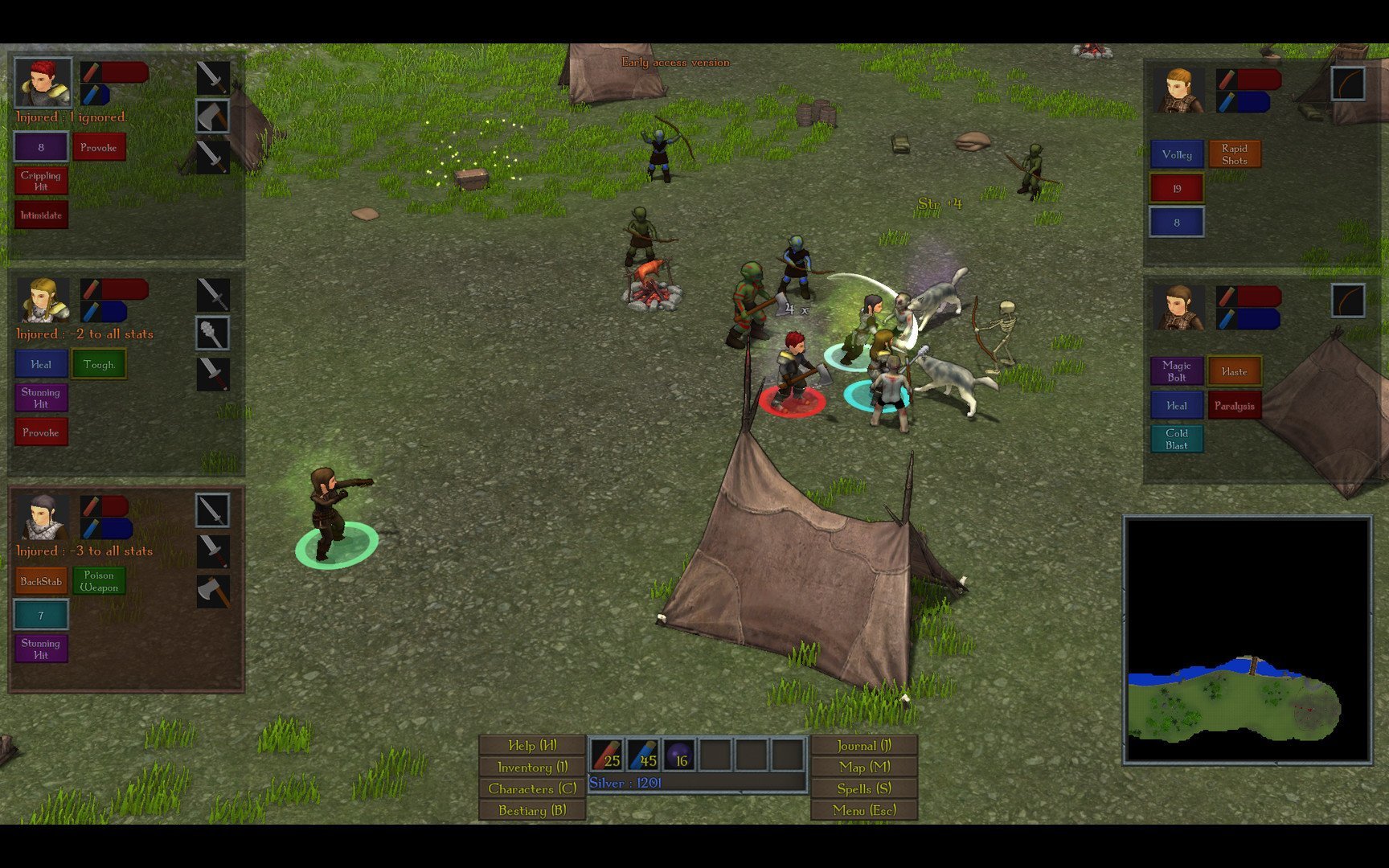This screenshot has width=1389, height=868.
Task: Open the Journal
Action: coord(864,746)
